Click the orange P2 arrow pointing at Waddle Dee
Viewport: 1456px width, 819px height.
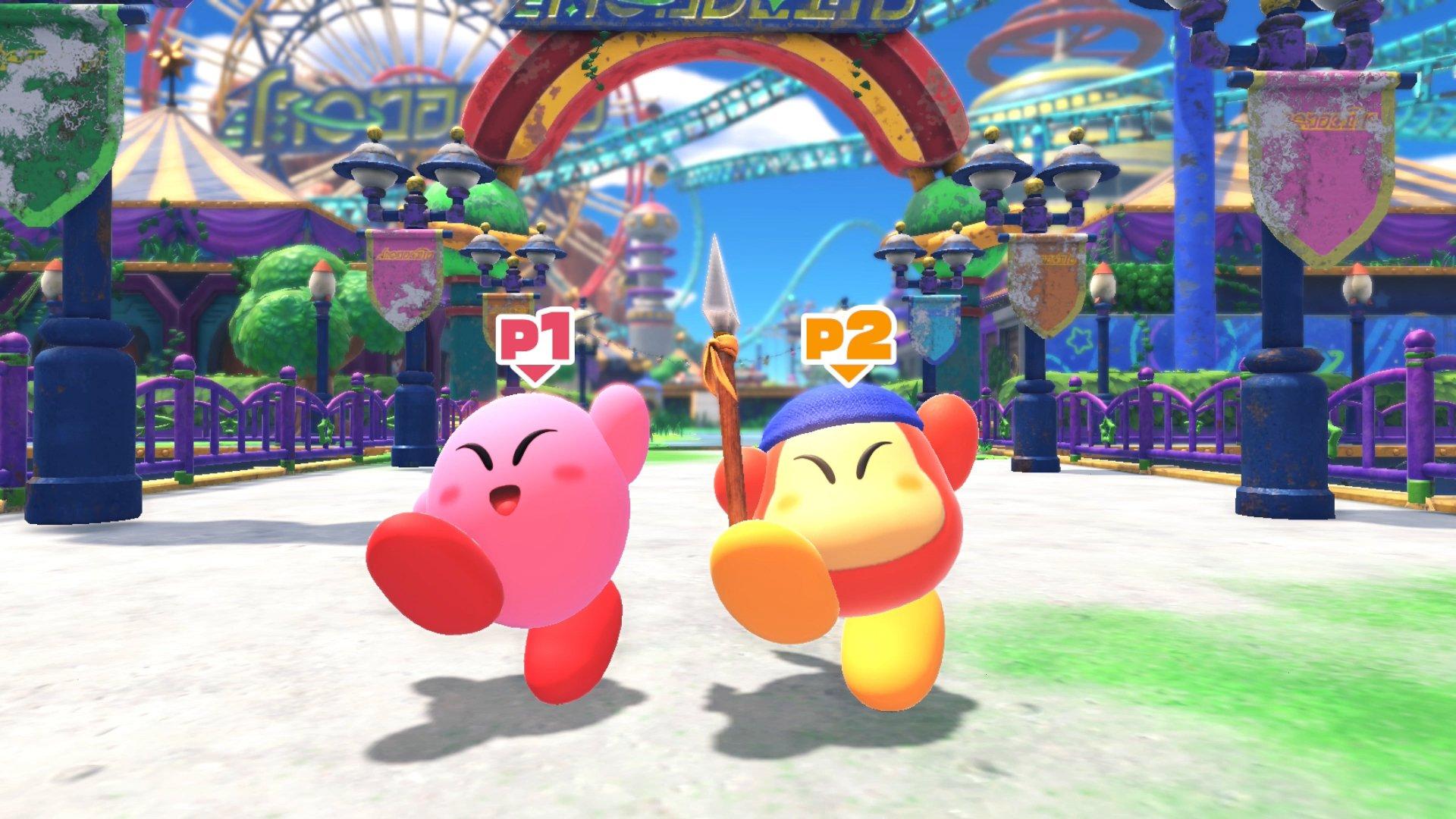coord(849,372)
